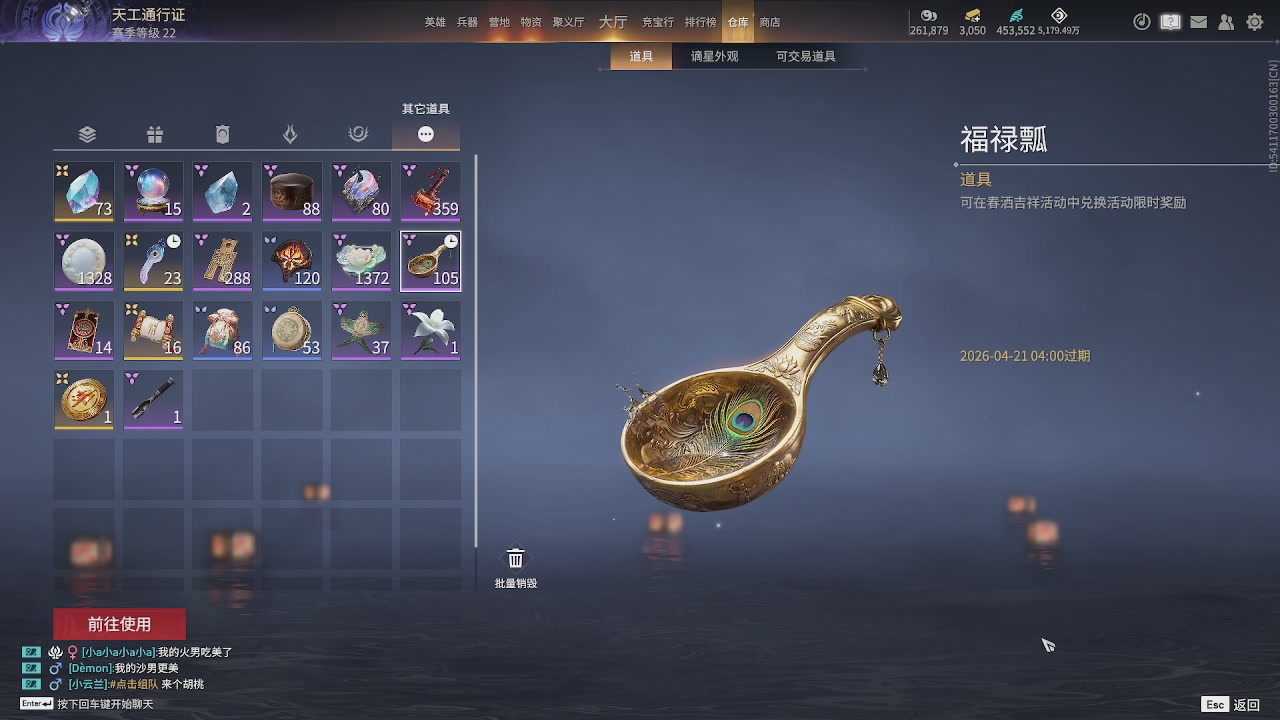The height and width of the screenshot is (720, 1280).
Task: Select the 其它道具 ellipsis category icon
Action: click(426, 133)
